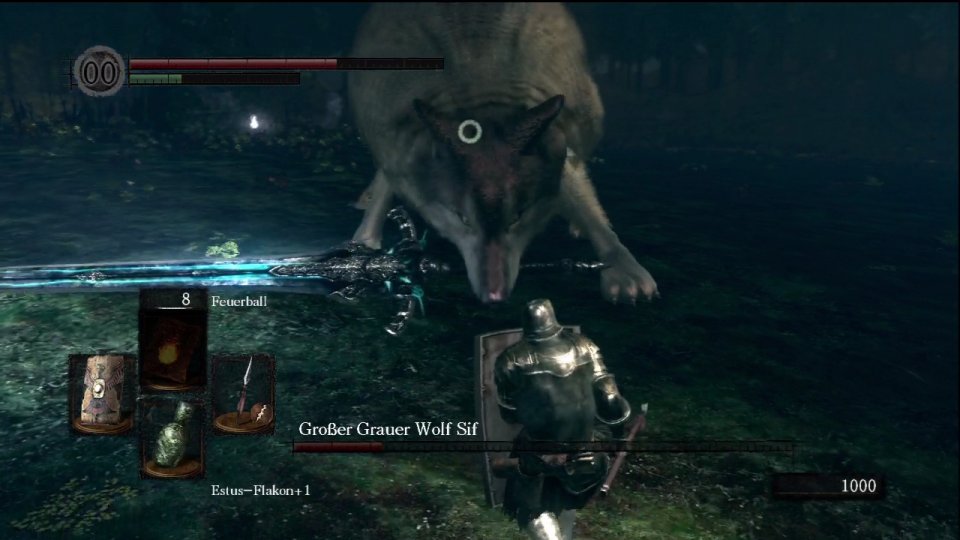
Task: Choose the right-hand spear weapon slot
Action: [x=244, y=394]
